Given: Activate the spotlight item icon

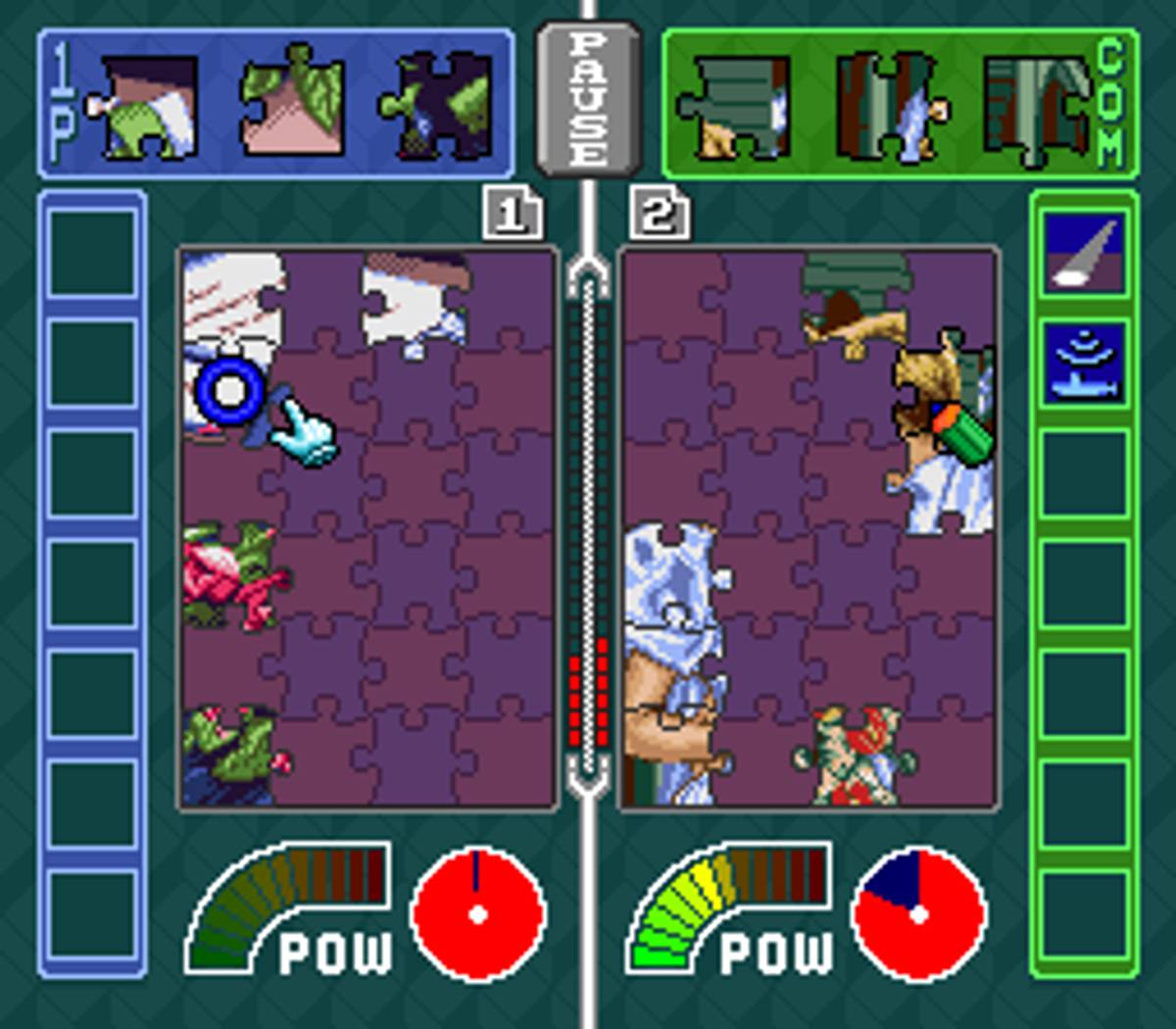Looking at the screenshot, I should 1083,251.
